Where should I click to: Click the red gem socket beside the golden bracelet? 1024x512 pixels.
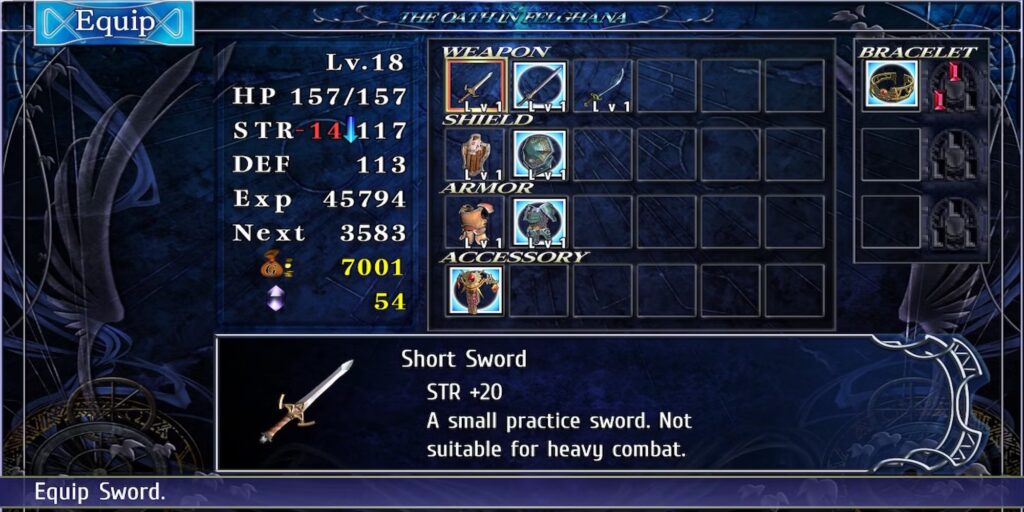954,86
